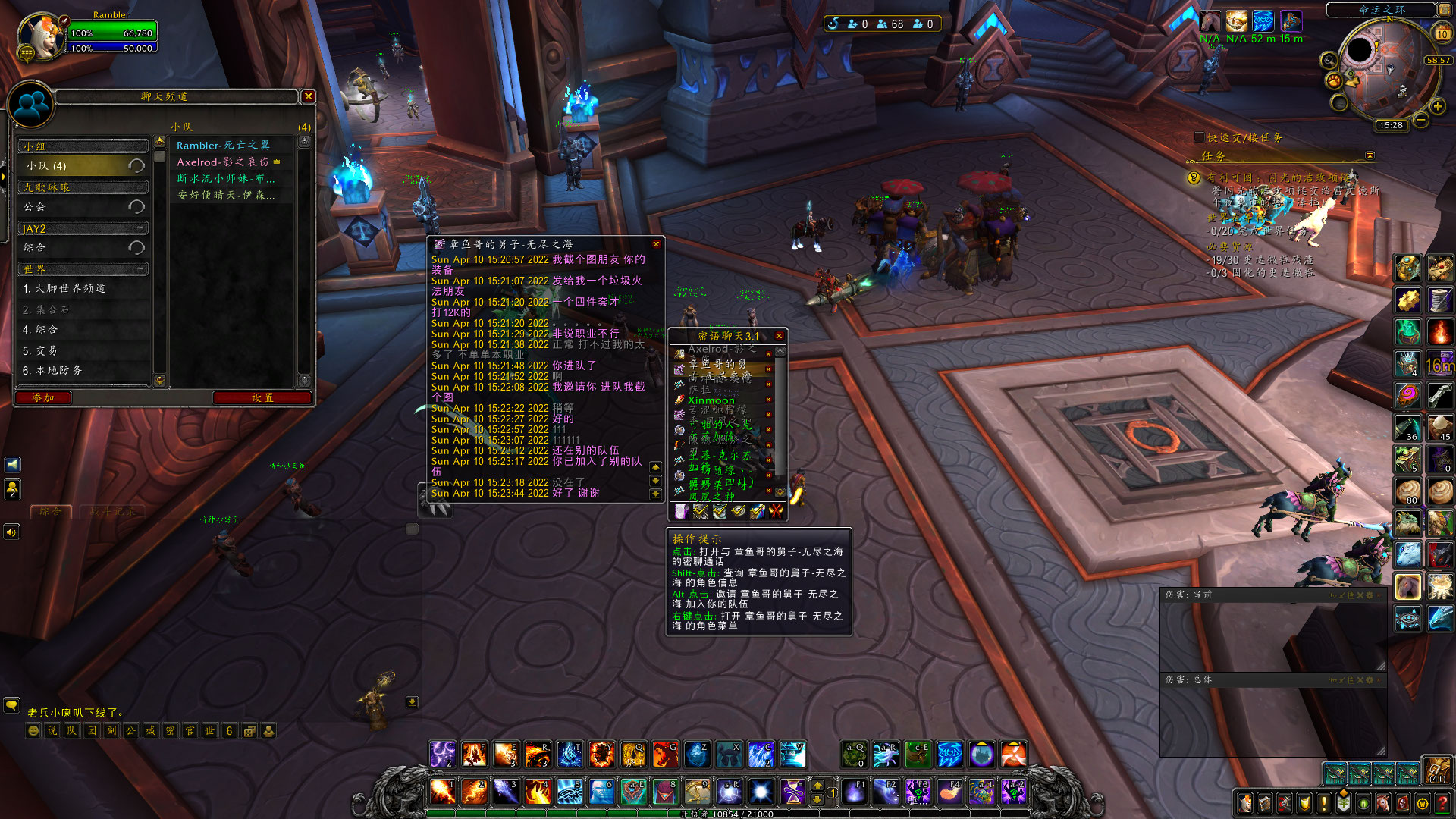This screenshot has width=1456, height=819.
Task: Open the spellbook icon in the micro menu
Action: (1266, 802)
